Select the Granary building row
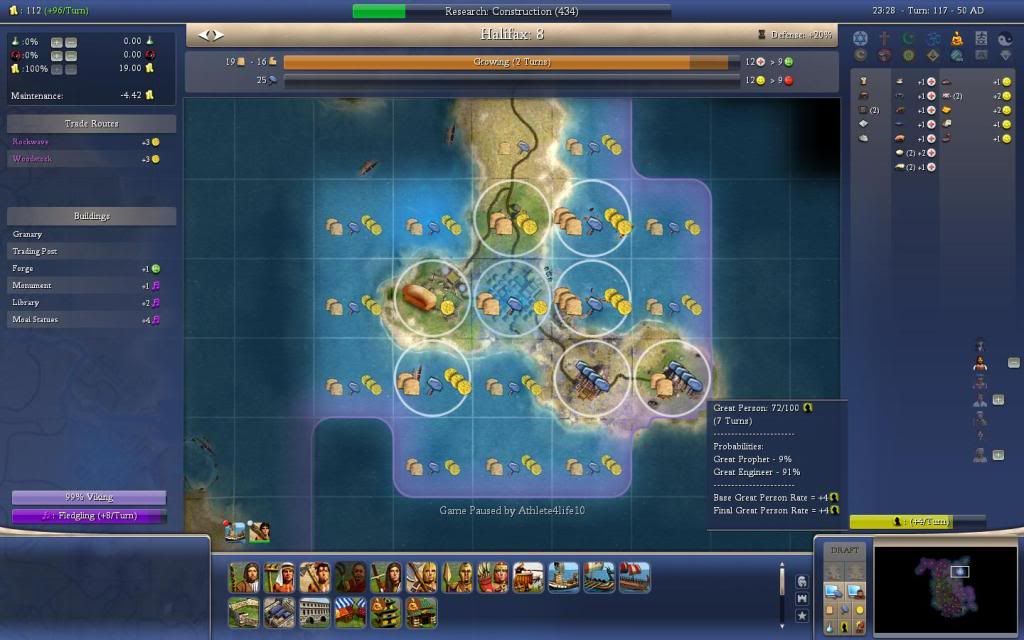This screenshot has width=1024, height=640. (x=90, y=234)
